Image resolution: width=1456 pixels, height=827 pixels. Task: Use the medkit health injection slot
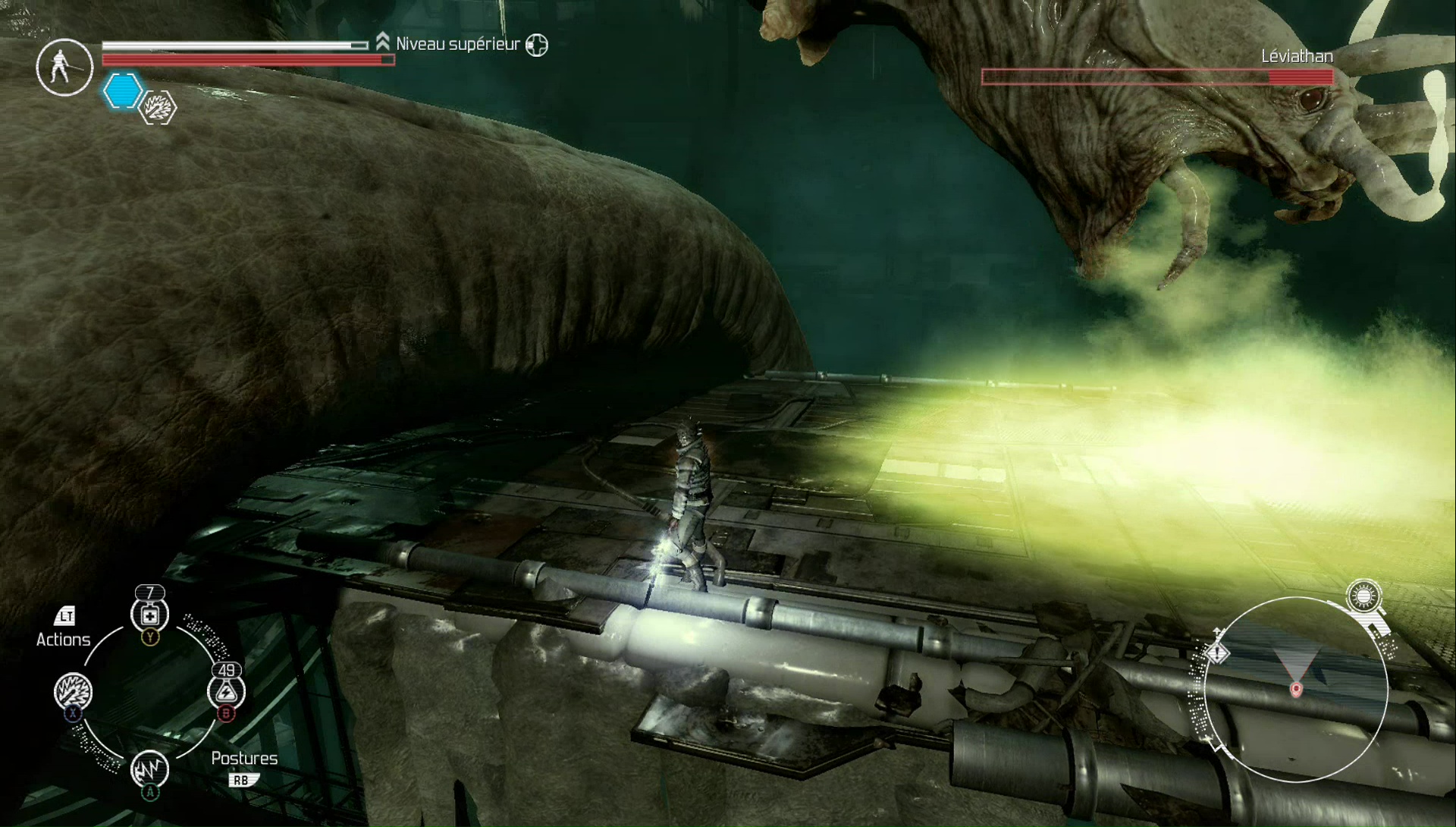[x=150, y=615]
